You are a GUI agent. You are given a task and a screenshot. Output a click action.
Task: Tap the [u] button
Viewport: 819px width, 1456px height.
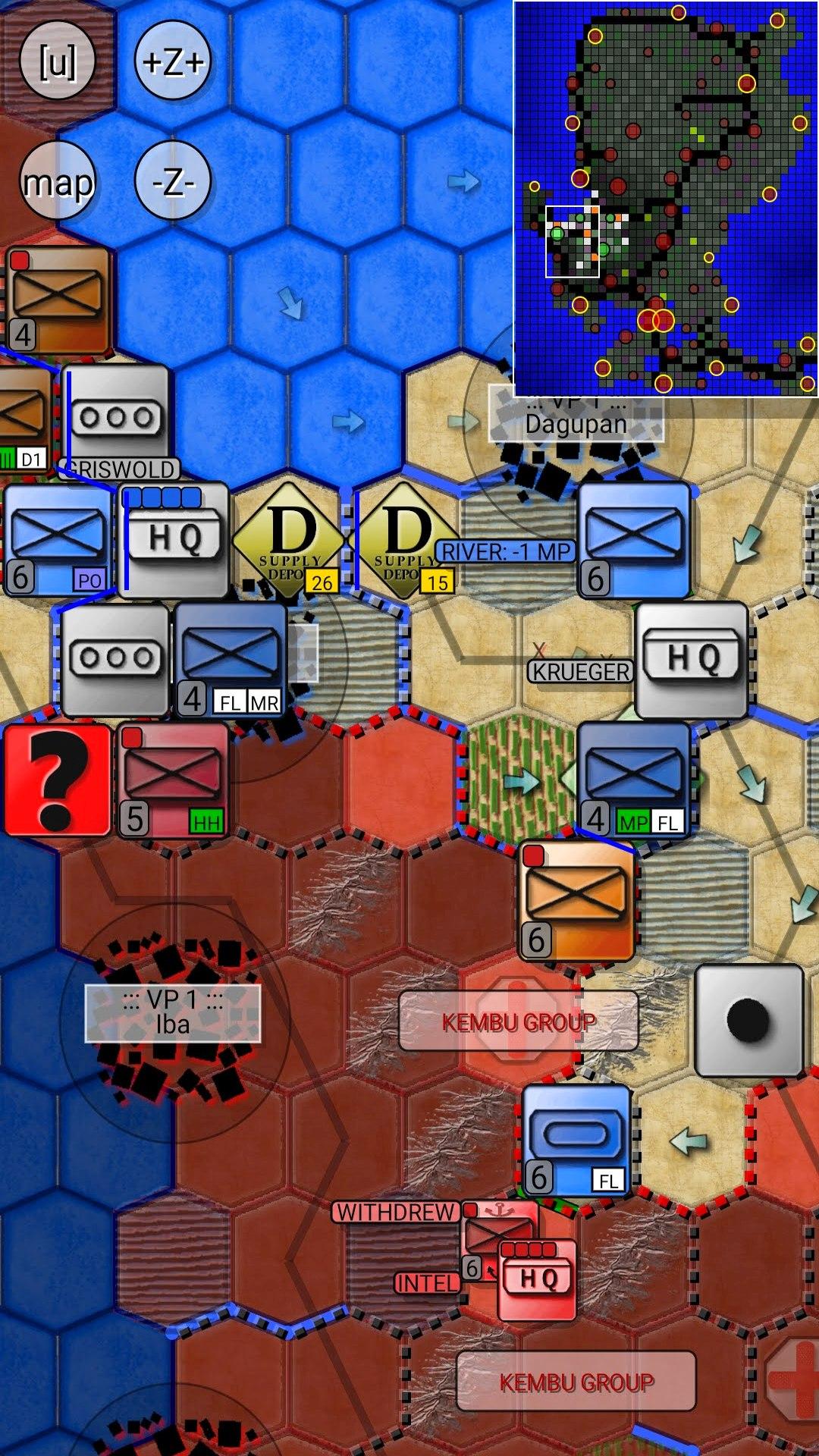point(57,62)
